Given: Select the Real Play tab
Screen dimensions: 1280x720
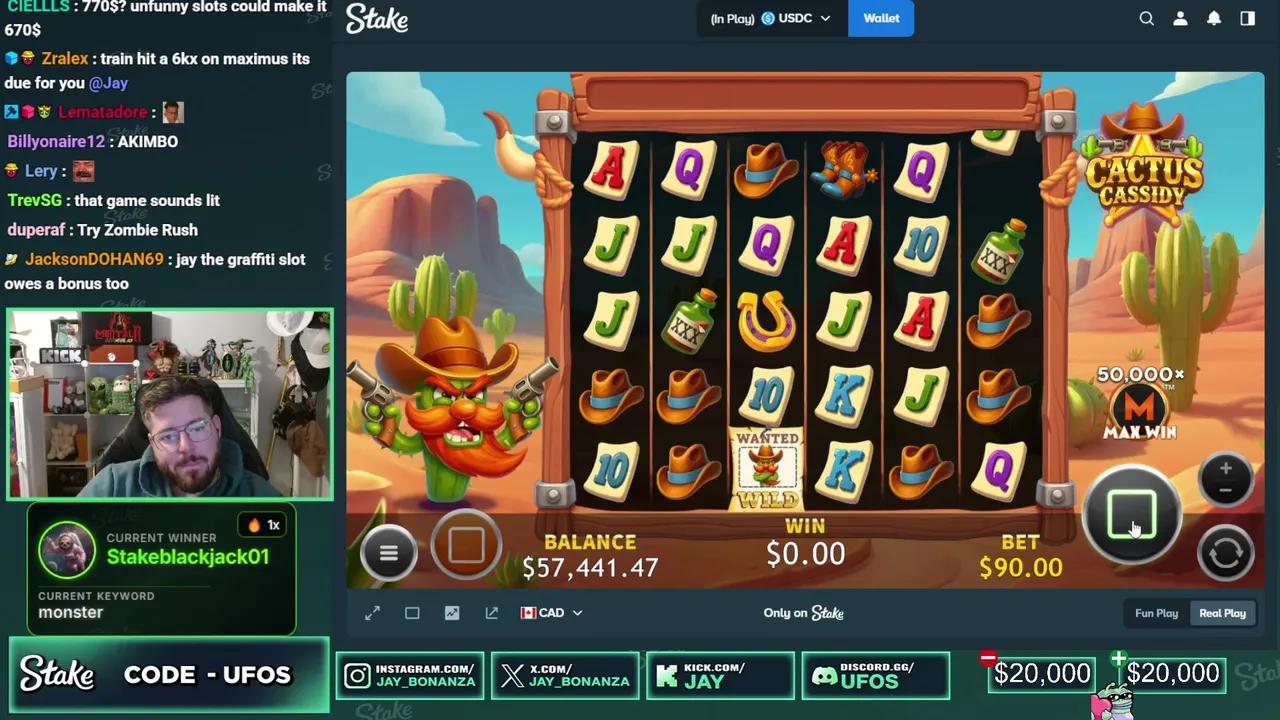Looking at the screenshot, I should coord(1222,613).
